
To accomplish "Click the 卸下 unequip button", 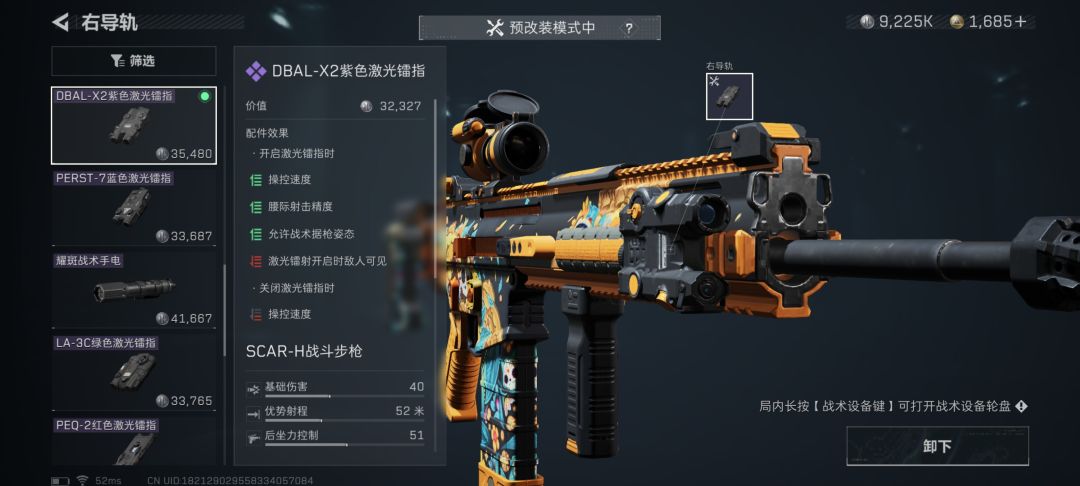I will point(936,446).
